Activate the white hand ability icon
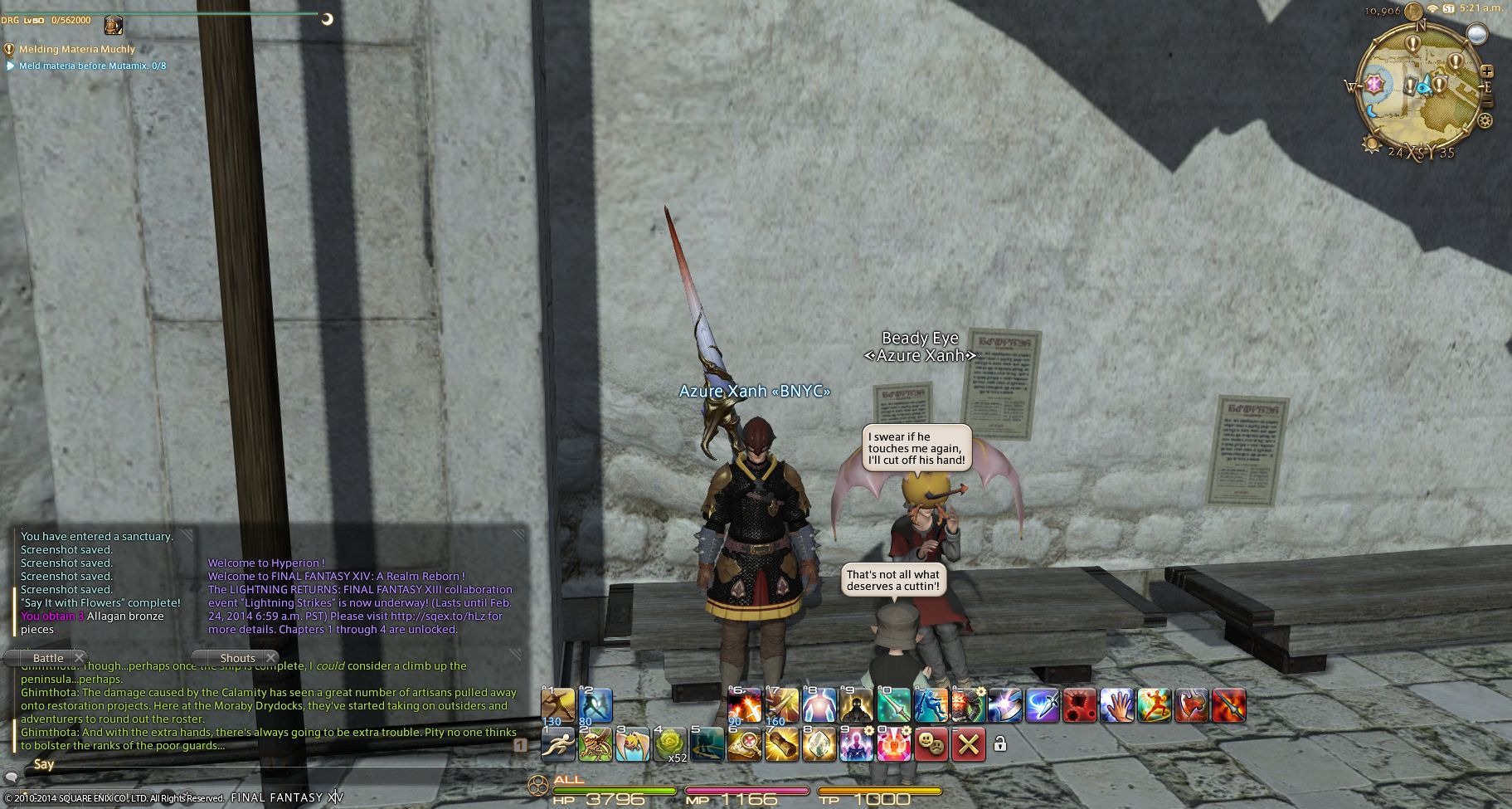Viewport: 1512px width, 809px height. (1116, 705)
